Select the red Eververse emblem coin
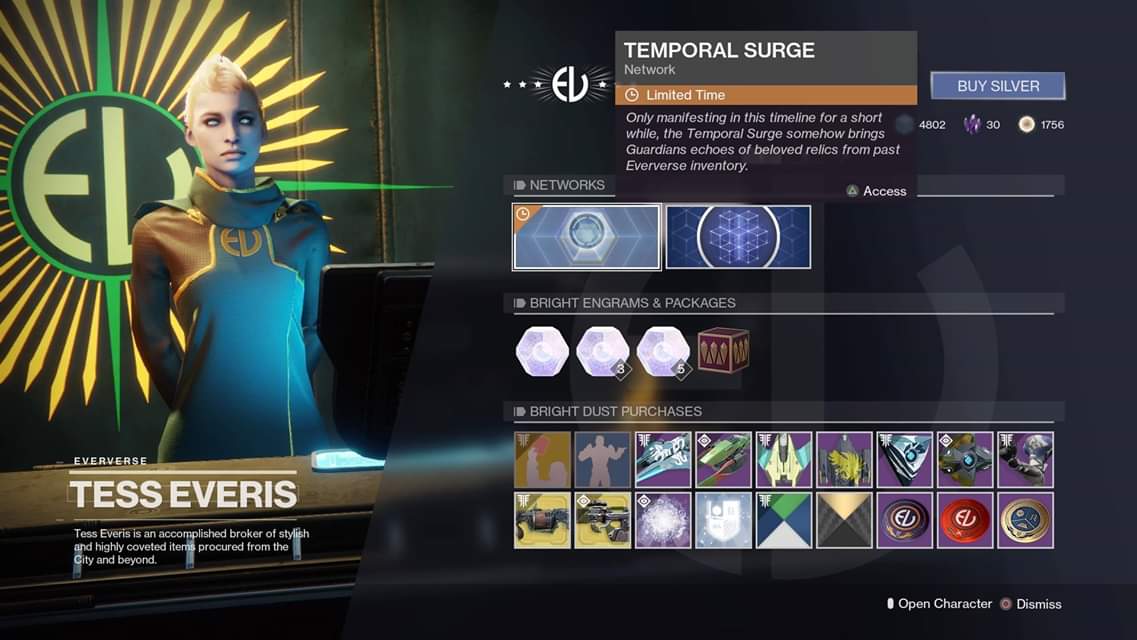 tap(965, 520)
